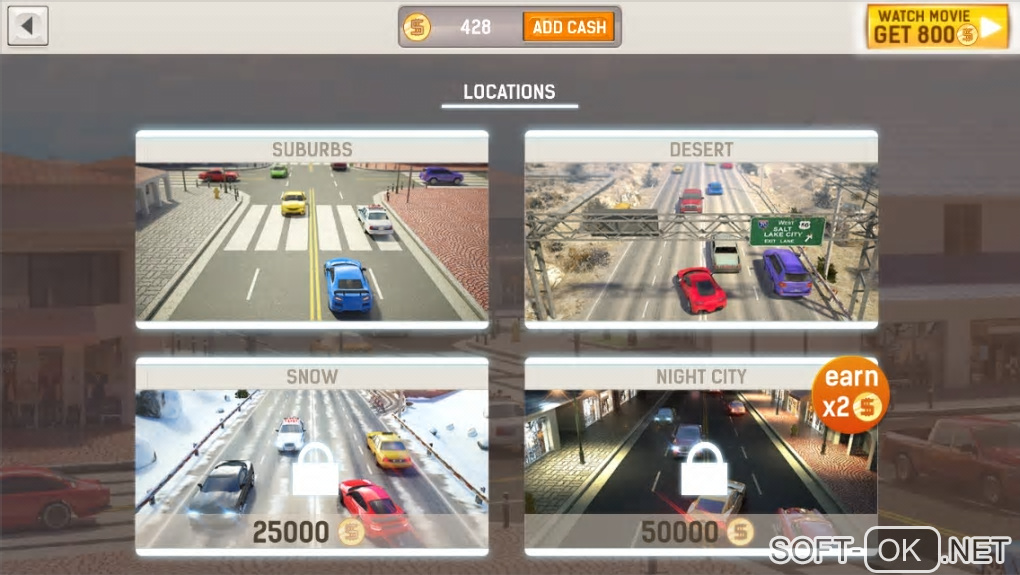Select the Suburbs location
Image resolution: width=1020 pixels, height=575 pixels.
[312, 230]
